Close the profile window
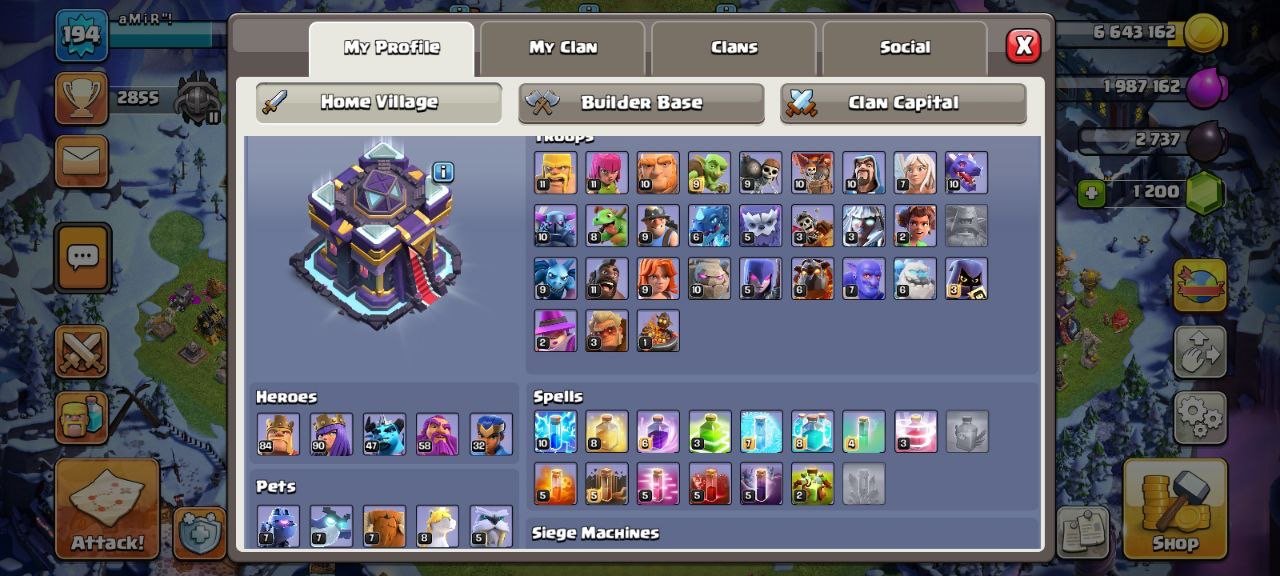The image size is (1280, 576). point(1023,46)
